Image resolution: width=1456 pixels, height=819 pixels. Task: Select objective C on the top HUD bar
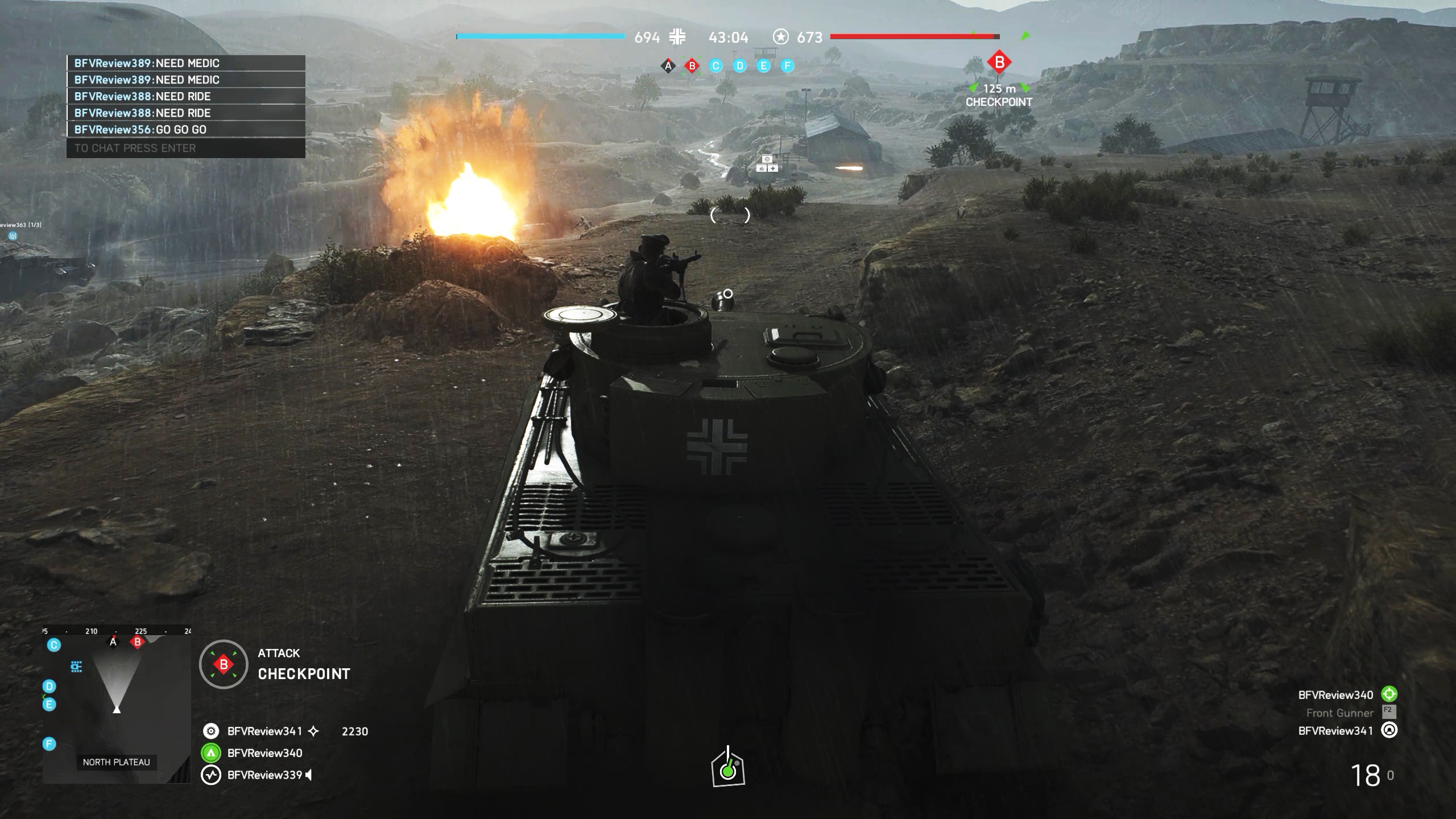(x=715, y=67)
